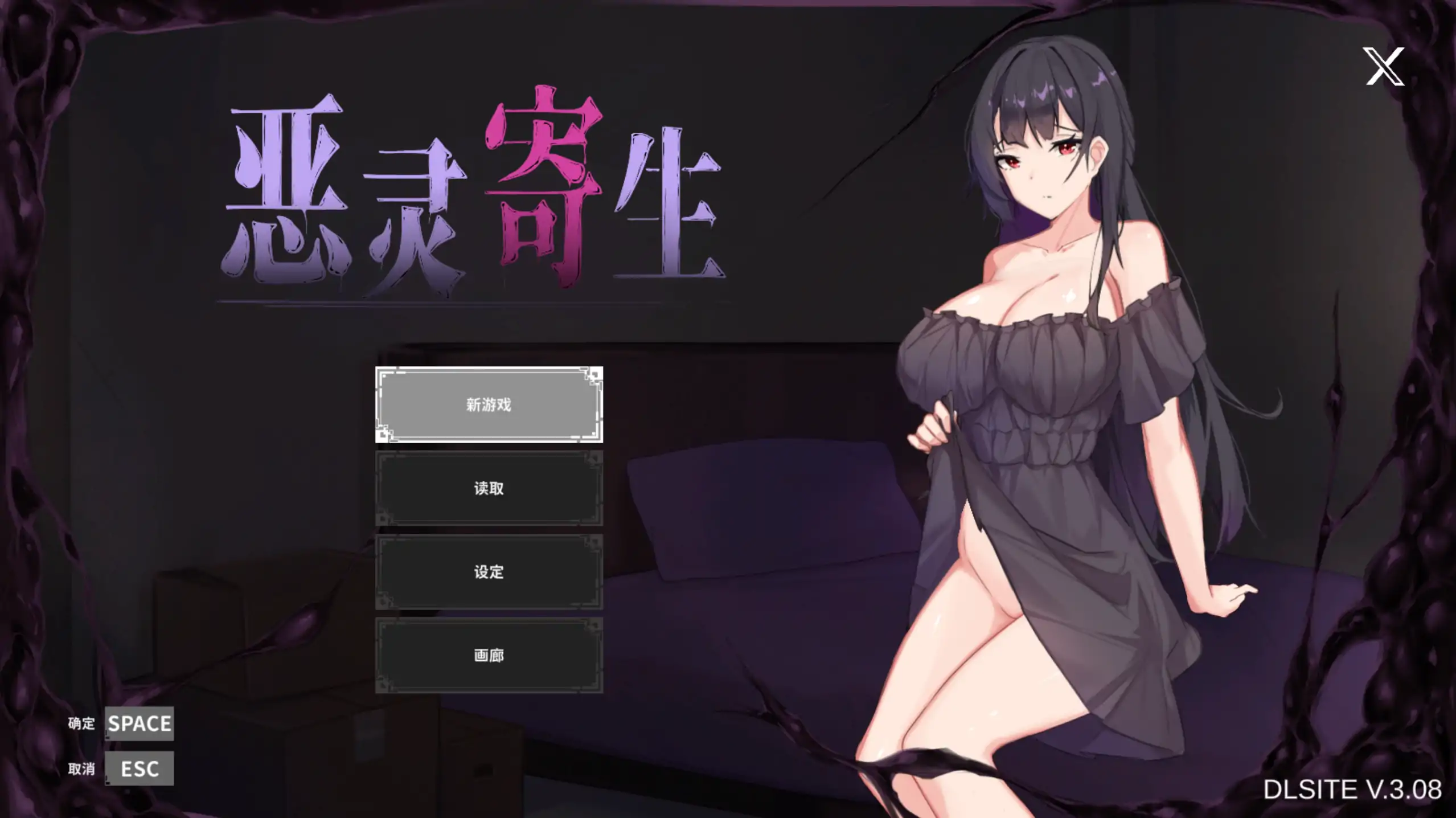
Task: Open 设定 (Settings) menu
Action: pos(488,572)
